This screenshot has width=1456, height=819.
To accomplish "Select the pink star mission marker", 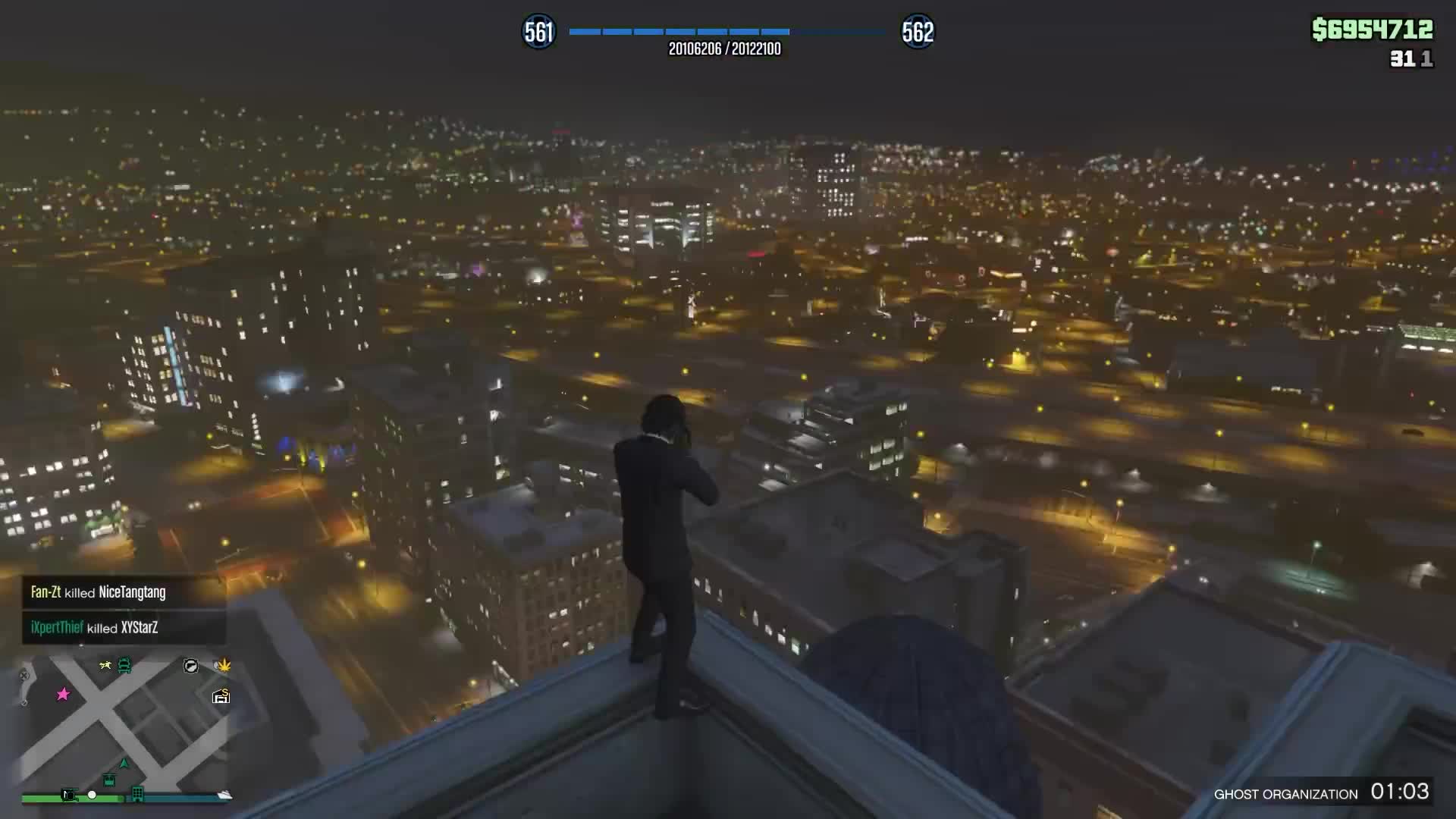I will click(63, 693).
